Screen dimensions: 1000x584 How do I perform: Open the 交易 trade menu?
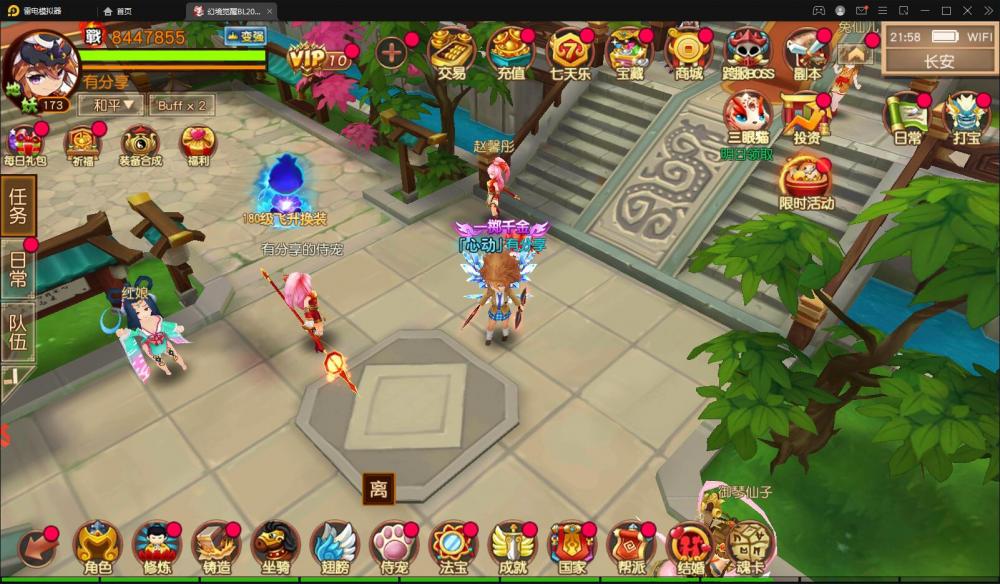tap(451, 52)
